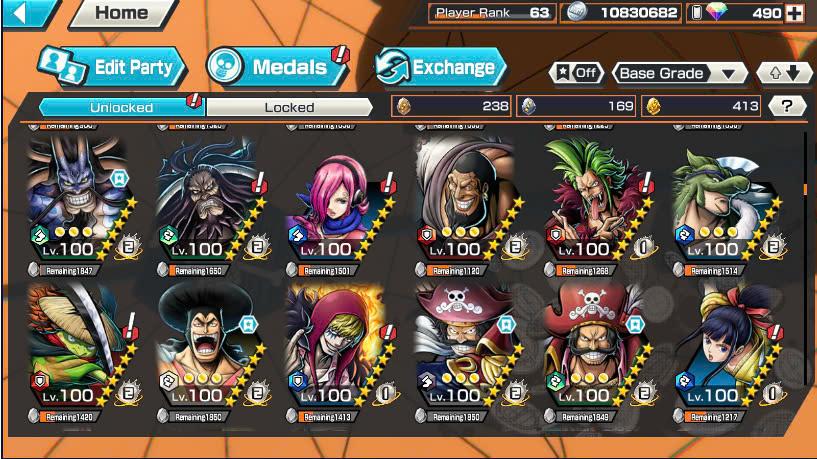Open the Exchange screen
This screenshot has height=459, width=817.
tap(440, 67)
